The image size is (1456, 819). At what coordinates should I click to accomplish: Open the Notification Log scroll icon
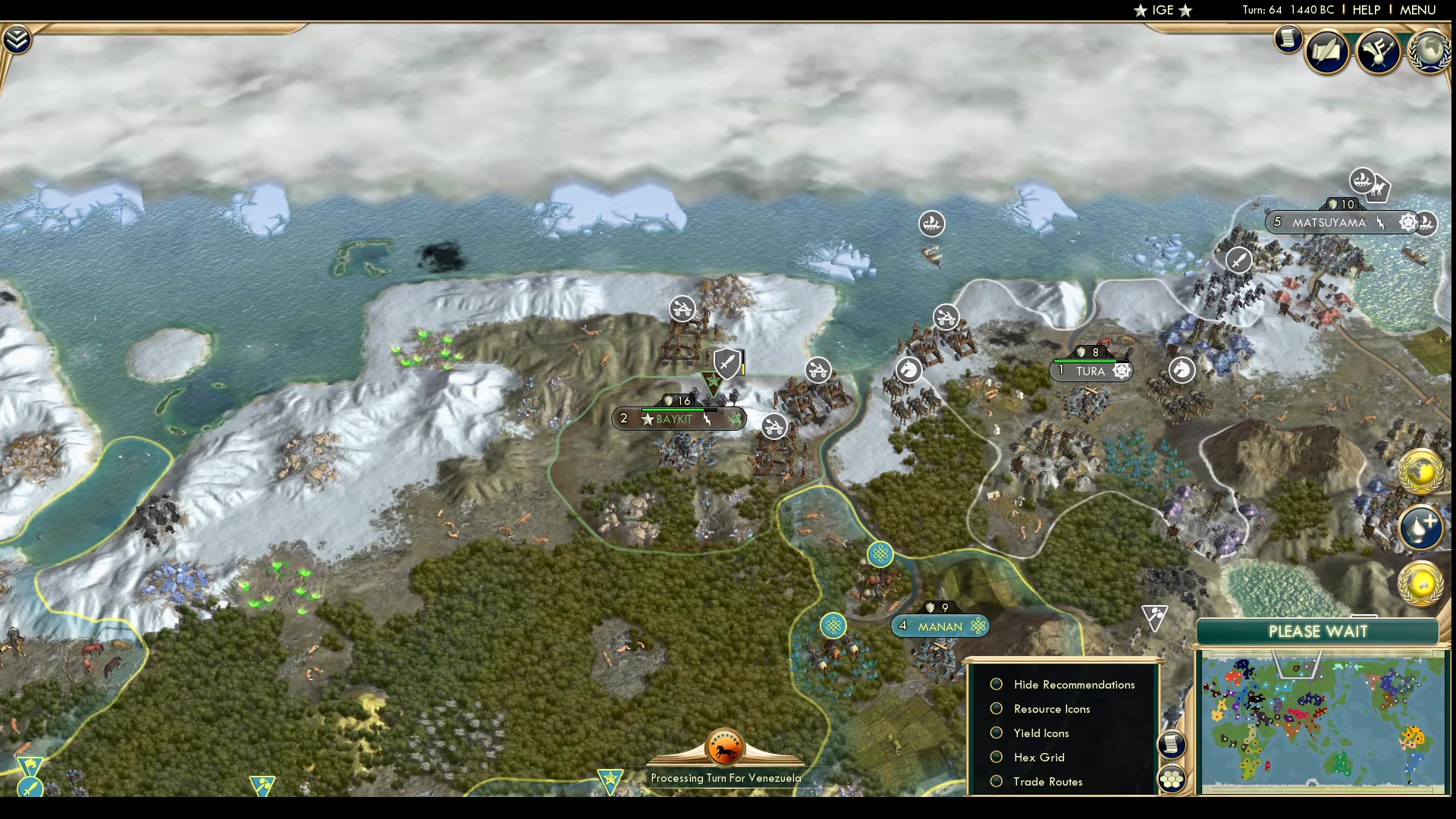pos(1287,39)
